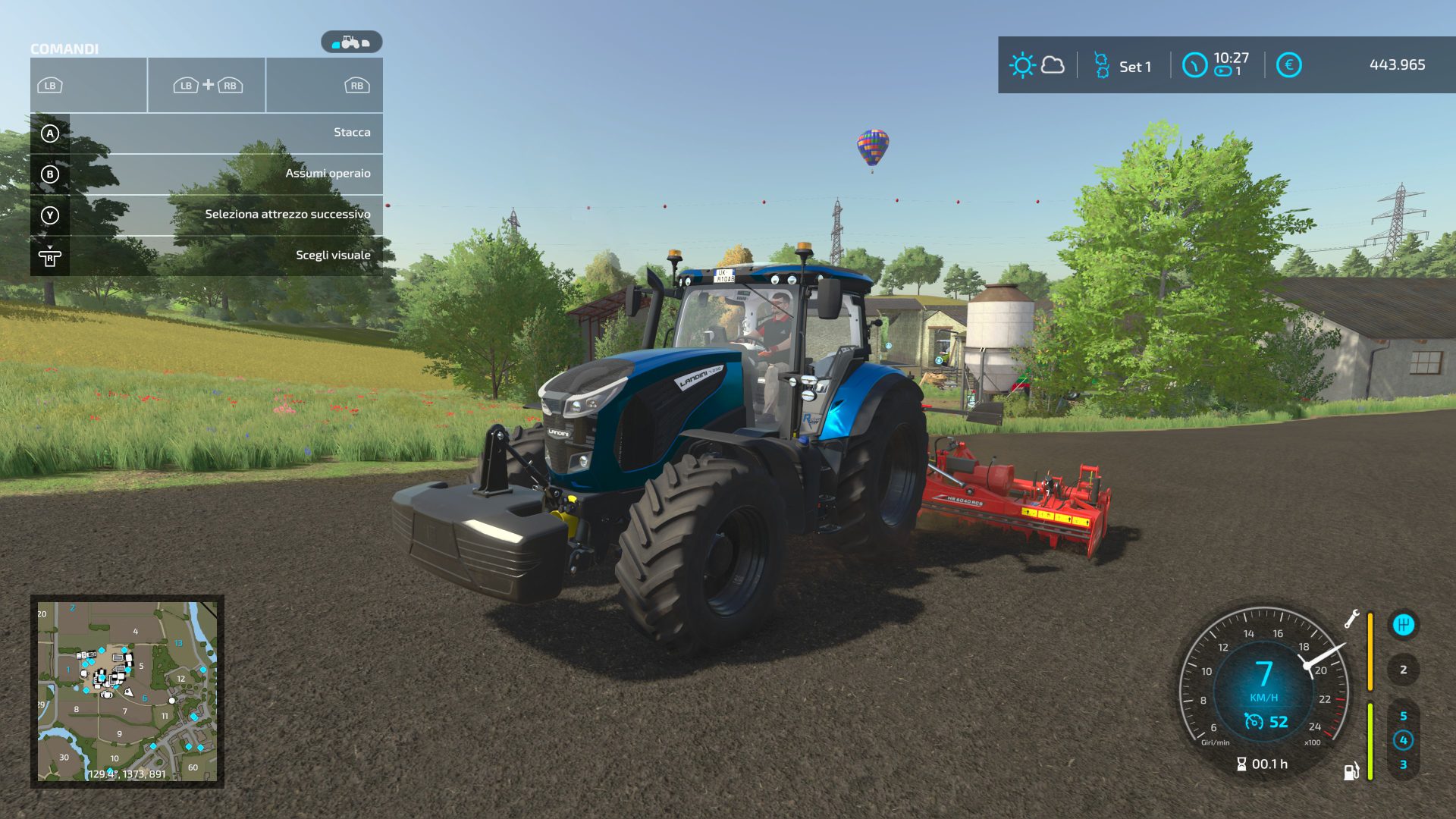The width and height of the screenshot is (1456, 819).
Task: Open the fuel pump indicator icon
Action: pyautogui.click(x=1354, y=767)
